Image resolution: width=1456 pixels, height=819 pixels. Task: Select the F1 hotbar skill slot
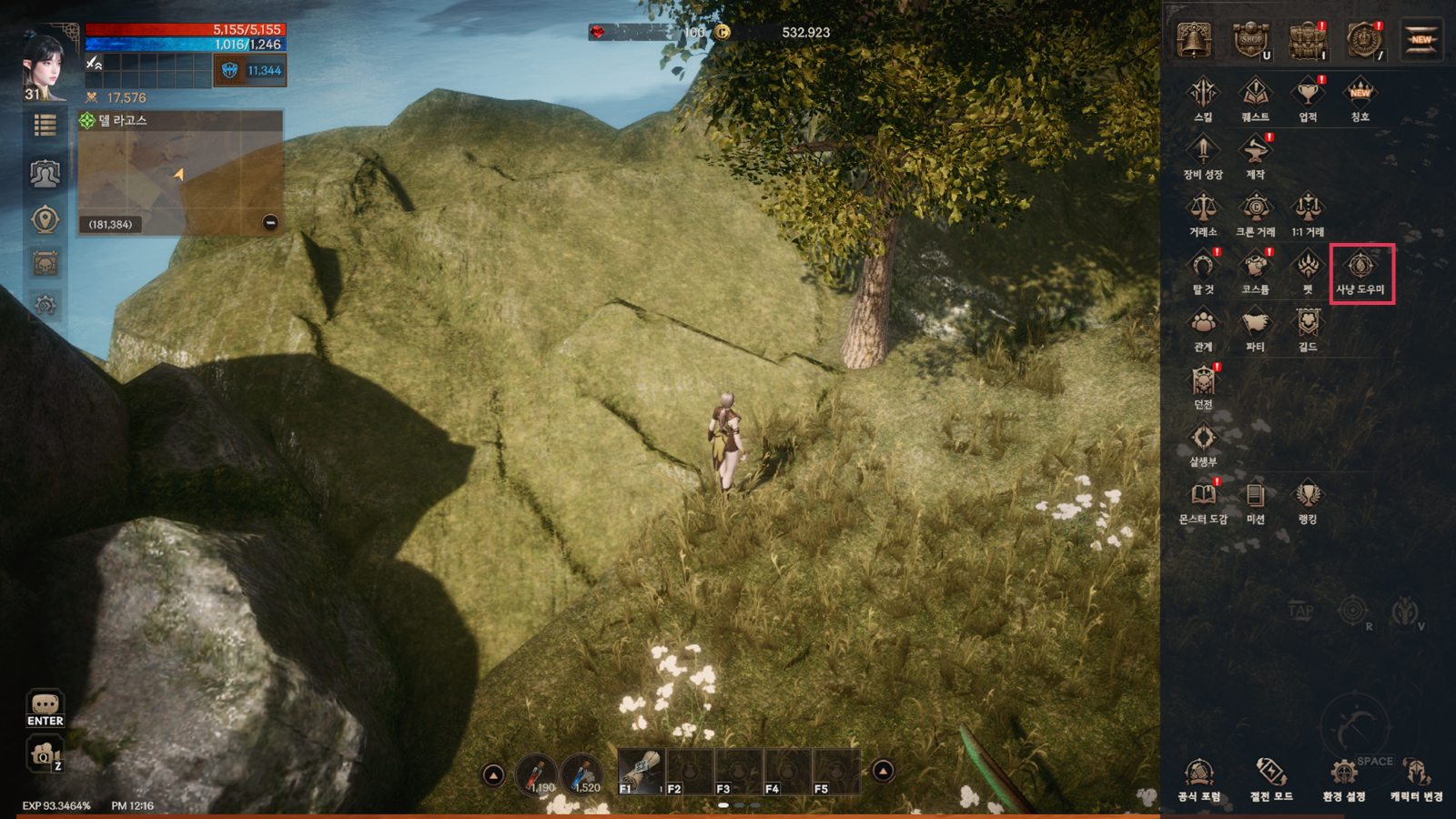click(x=641, y=772)
